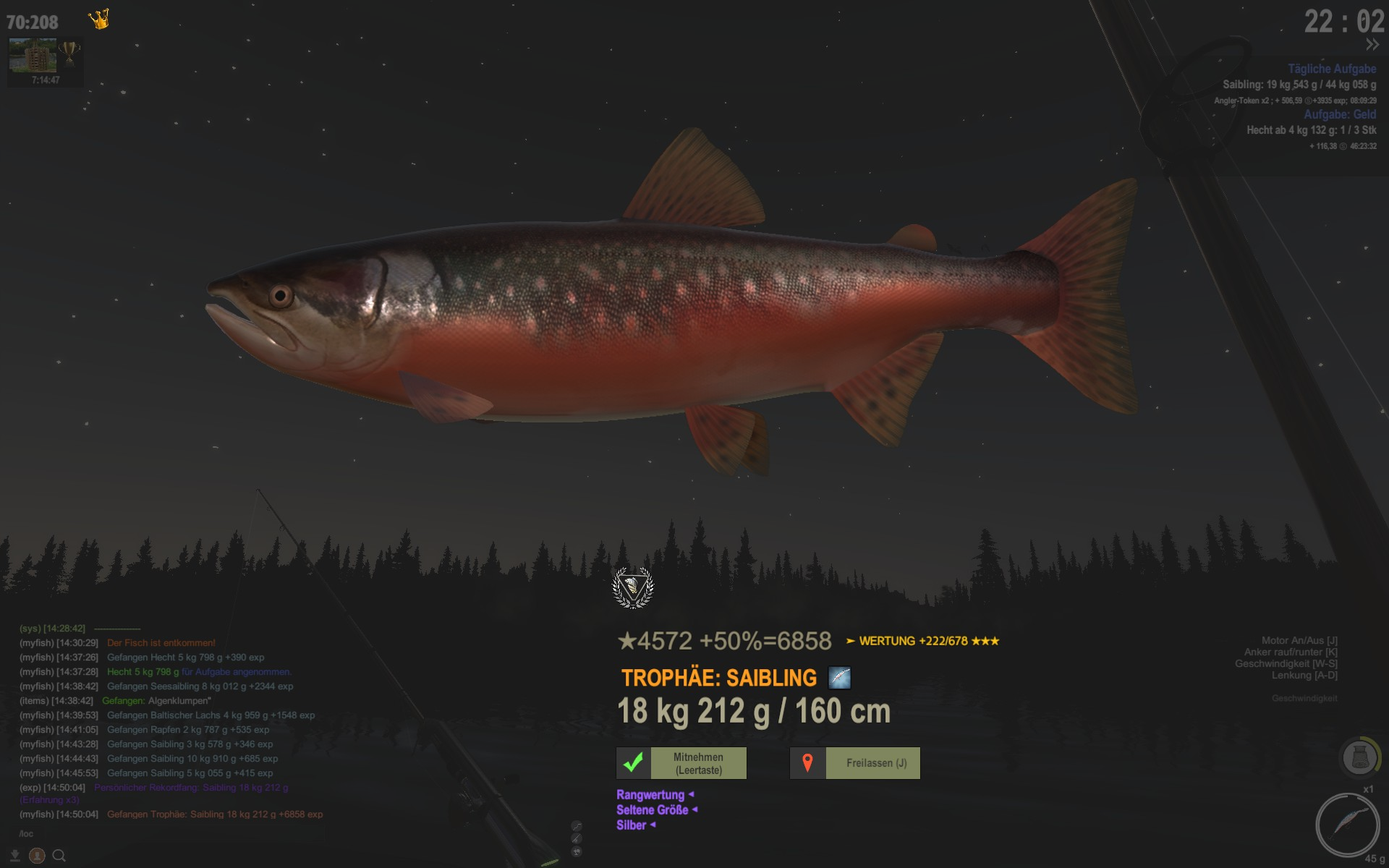Select the Rangwertung label
The image size is (1389, 868).
click(x=650, y=795)
